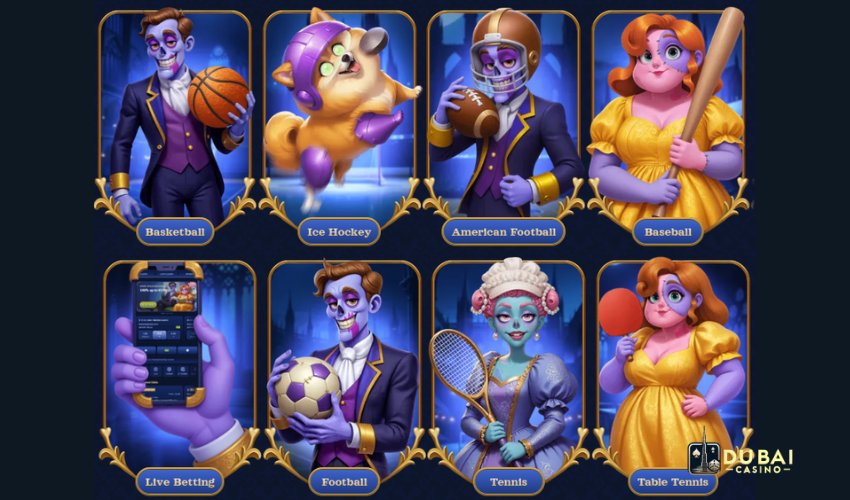
Task: Select the Ice Hockey label
Action: pyautogui.click(x=339, y=232)
